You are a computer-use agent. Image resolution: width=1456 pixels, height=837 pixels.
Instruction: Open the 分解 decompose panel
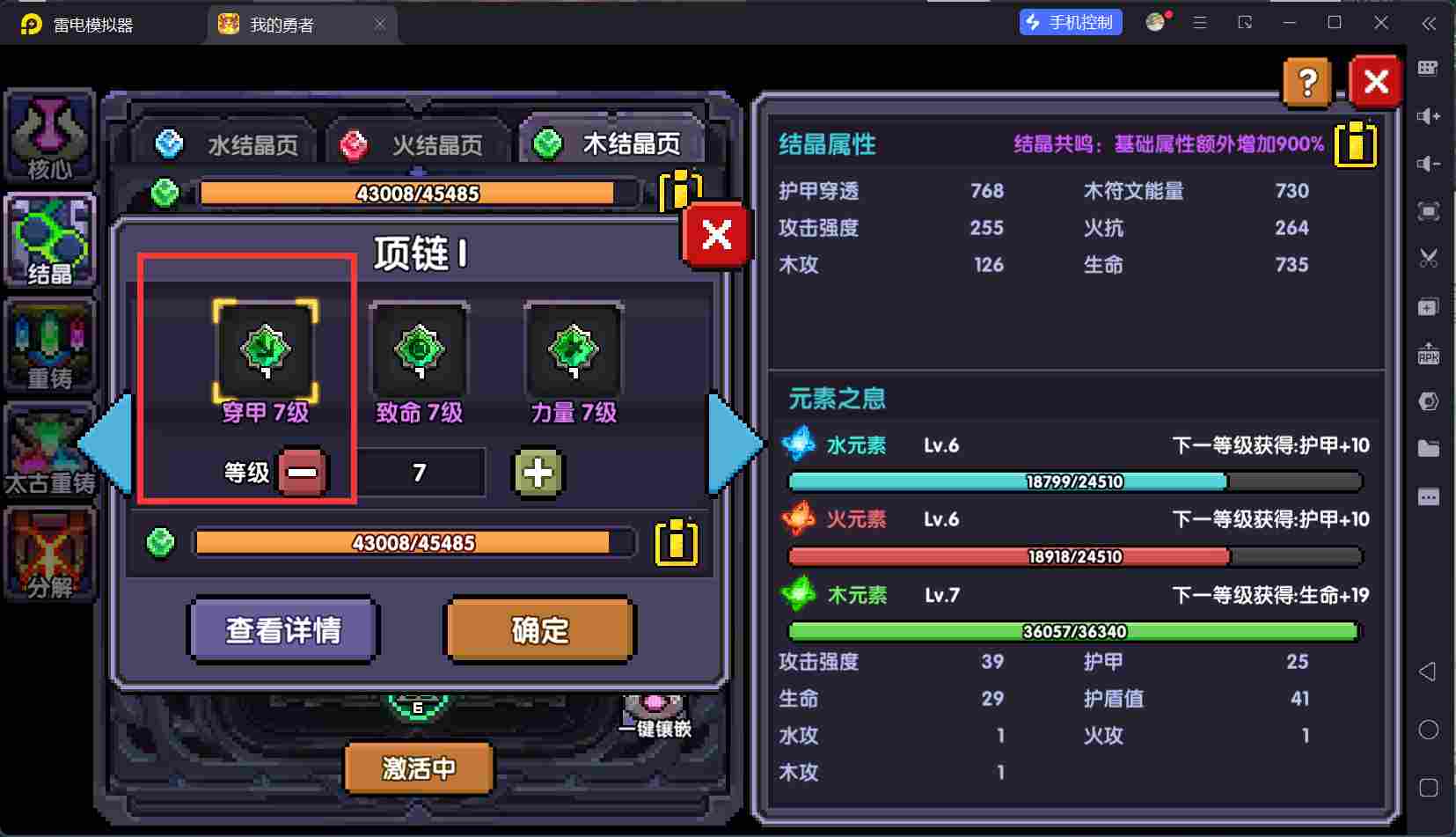tap(49, 554)
